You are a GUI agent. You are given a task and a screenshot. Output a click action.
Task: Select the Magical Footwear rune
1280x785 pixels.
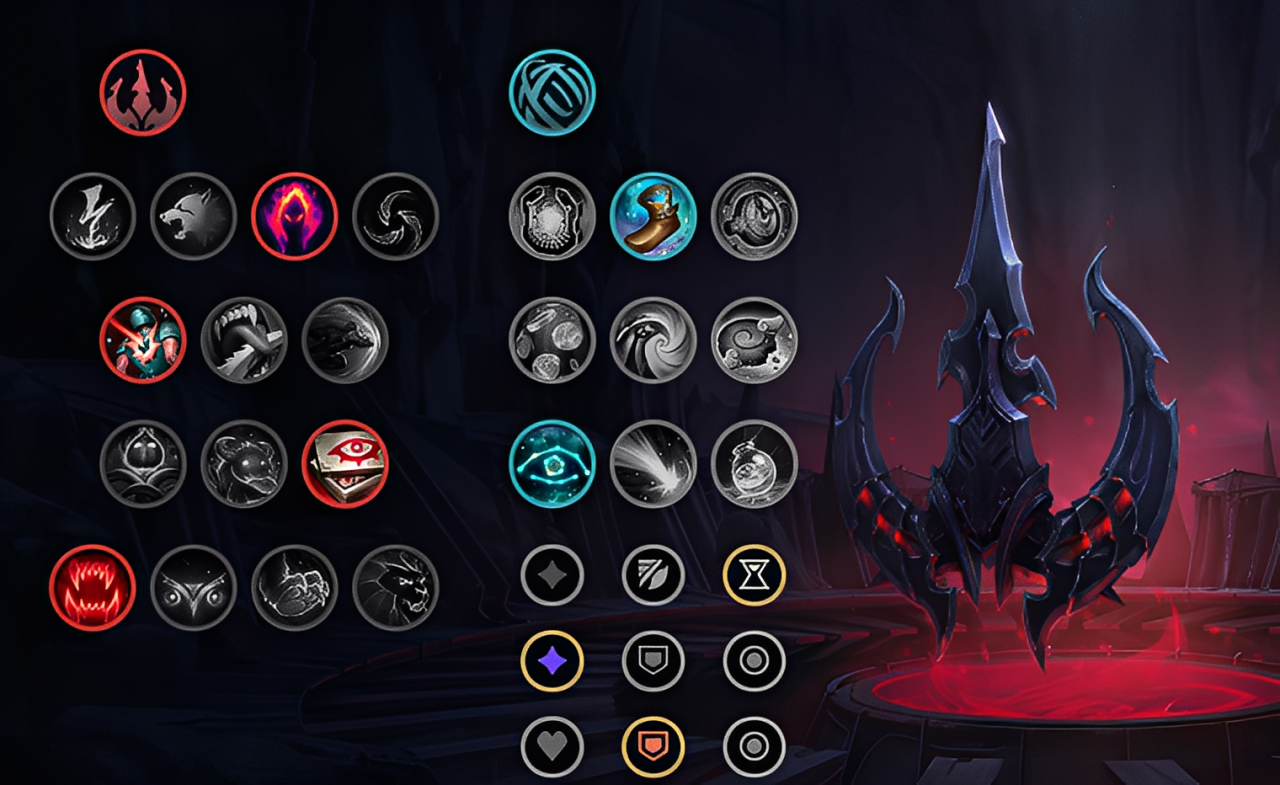click(x=653, y=217)
